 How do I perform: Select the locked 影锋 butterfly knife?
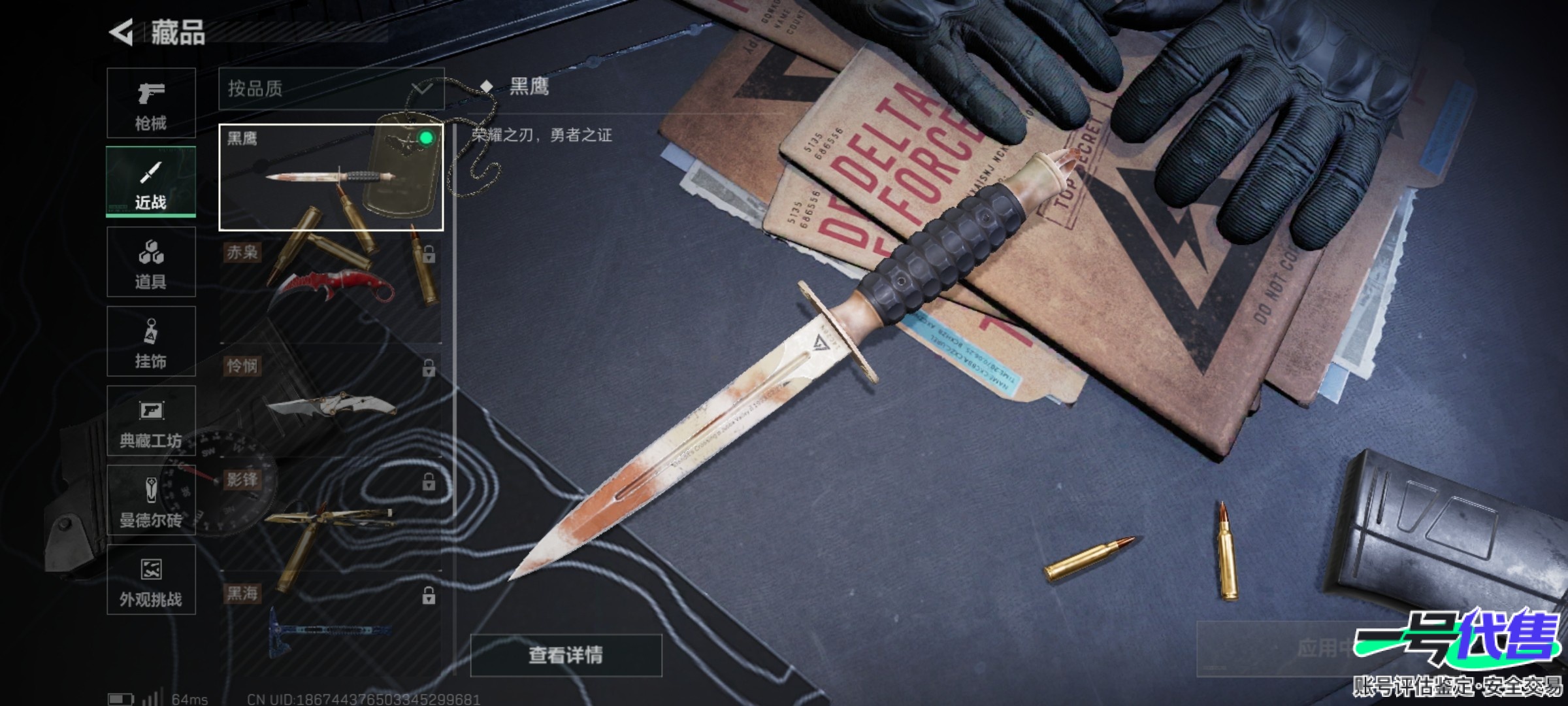tap(331, 518)
